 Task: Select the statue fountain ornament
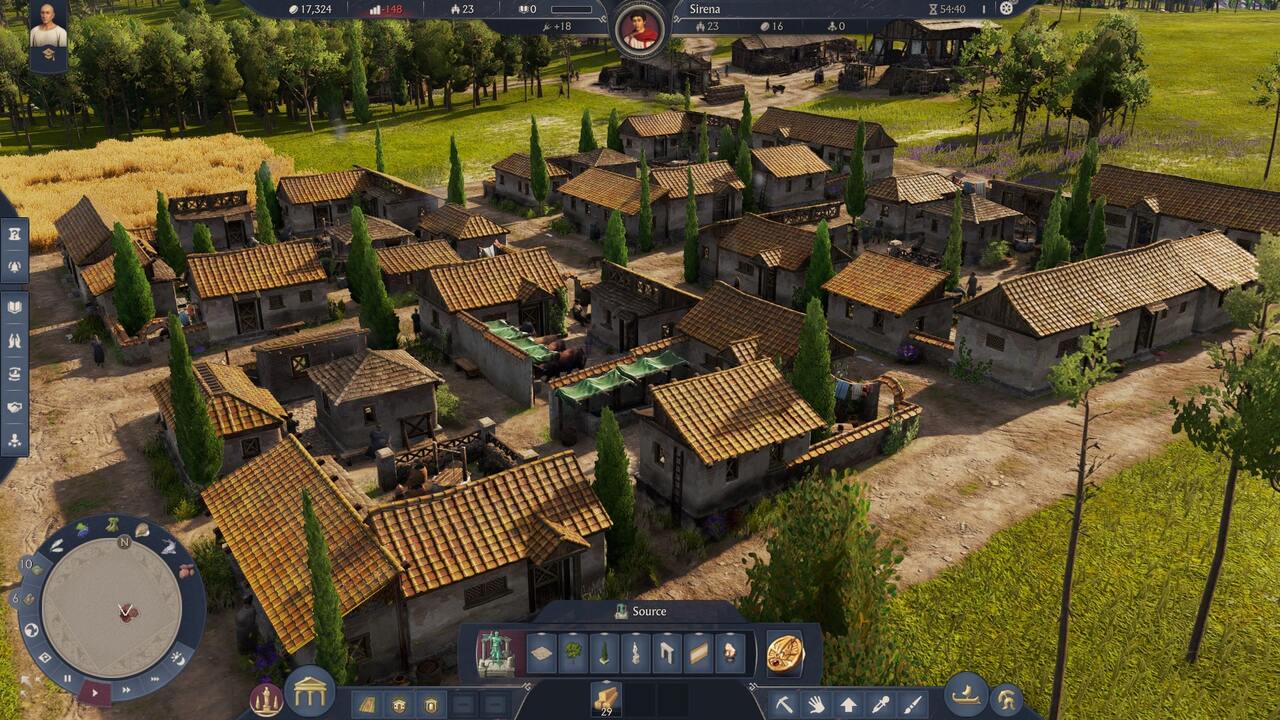494,653
